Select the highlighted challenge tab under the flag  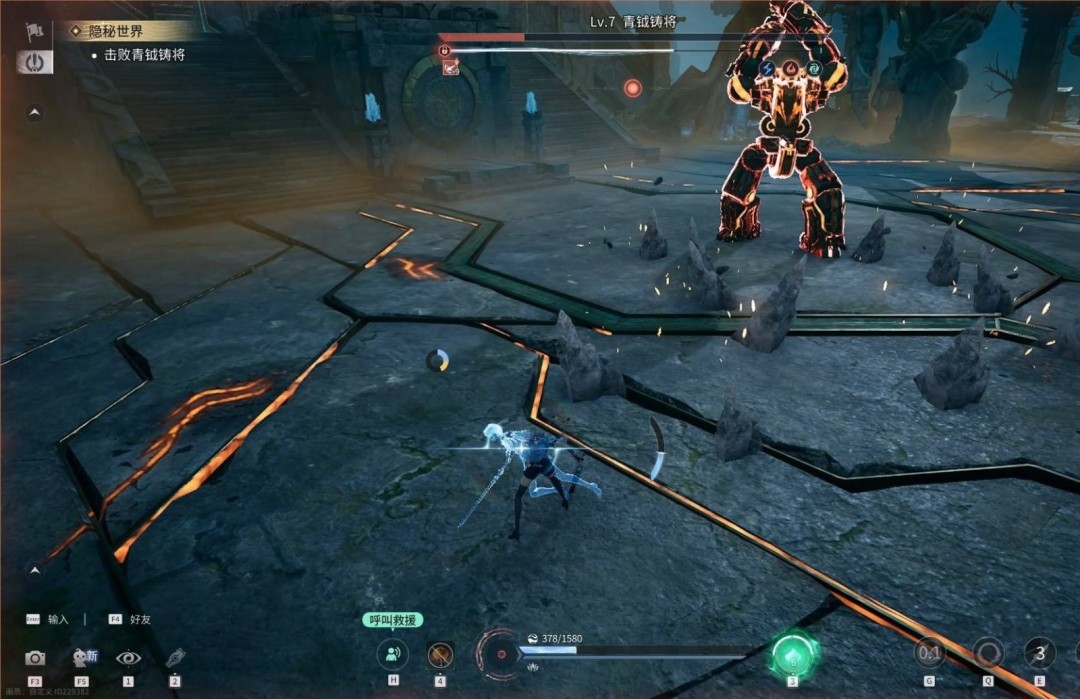(x=35, y=62)
